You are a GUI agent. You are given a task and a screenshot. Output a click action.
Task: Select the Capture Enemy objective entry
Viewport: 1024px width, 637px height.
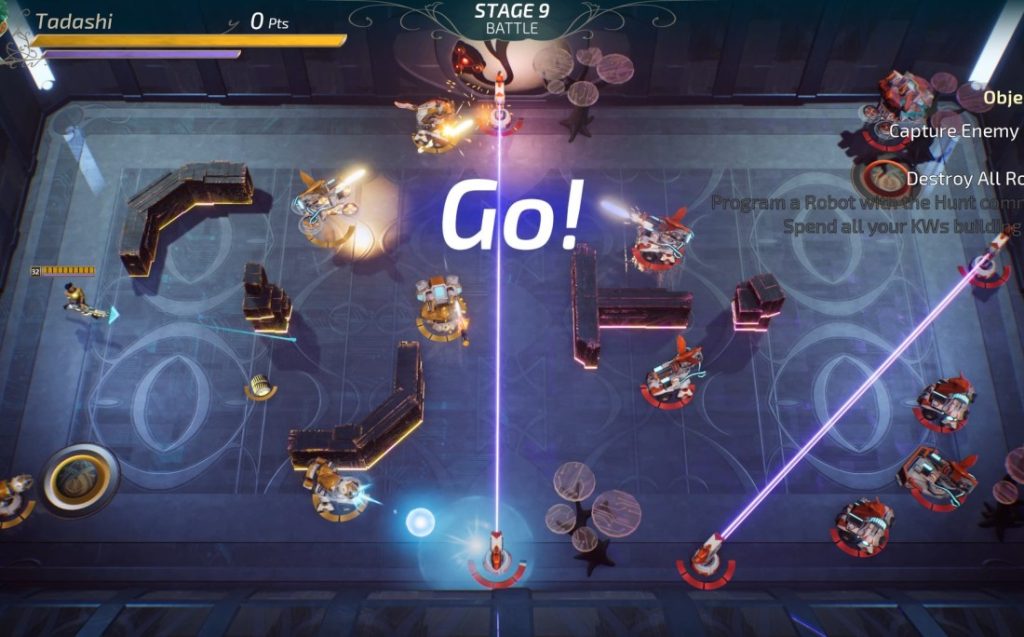pos(954,131)
